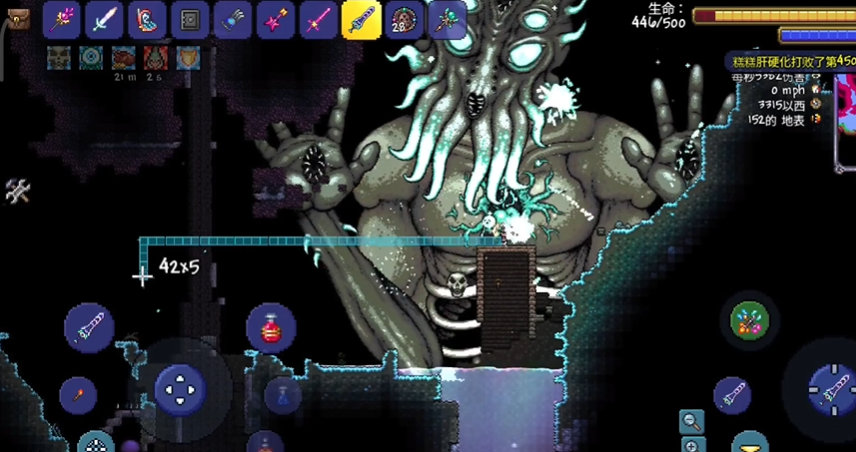The image size is (856, 452).
Task: Select the safe item hotbar slot
Action: (190, 19)
